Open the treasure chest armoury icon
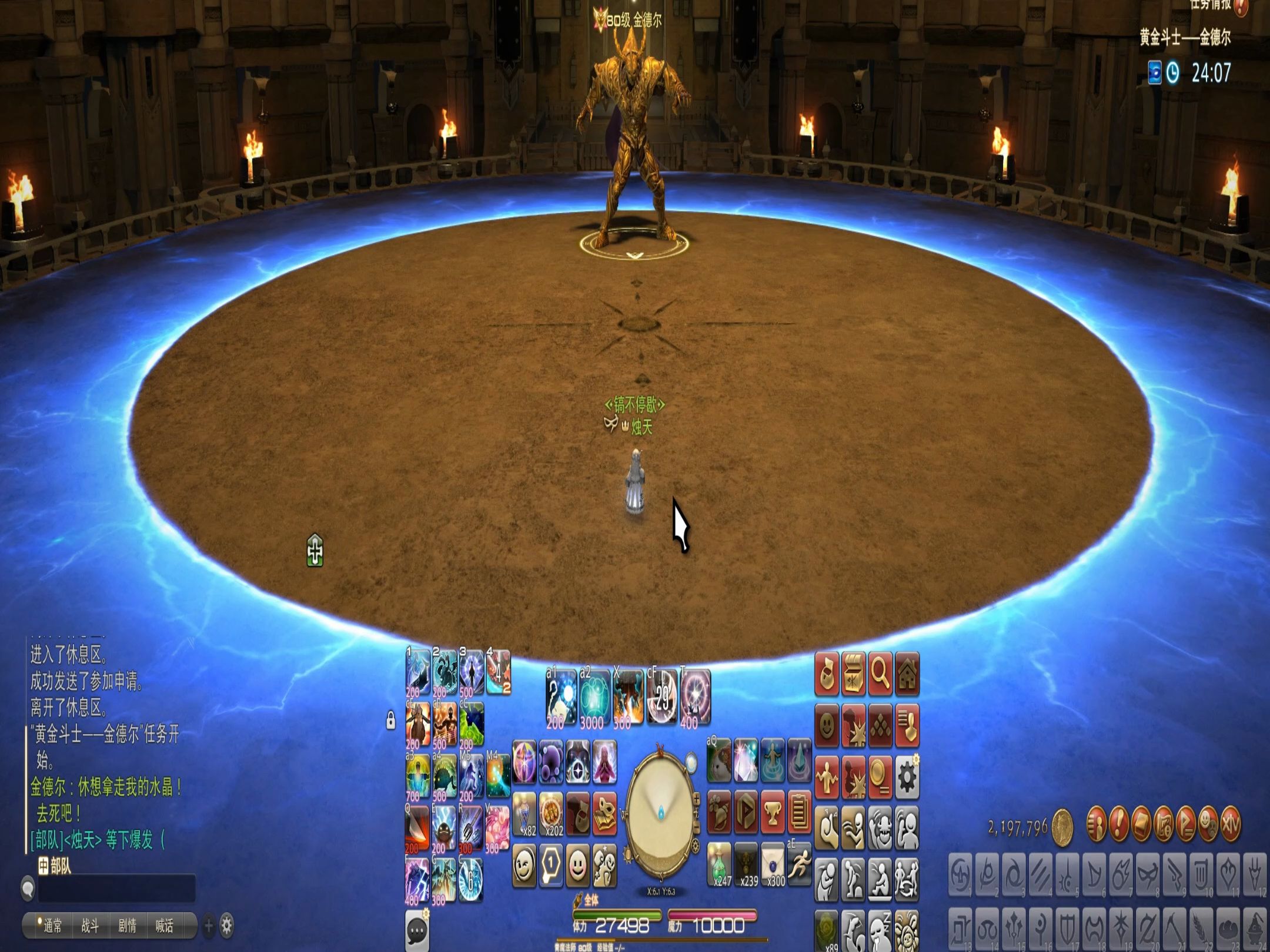Screen dimensions: 1270x952 coord(853,673)
